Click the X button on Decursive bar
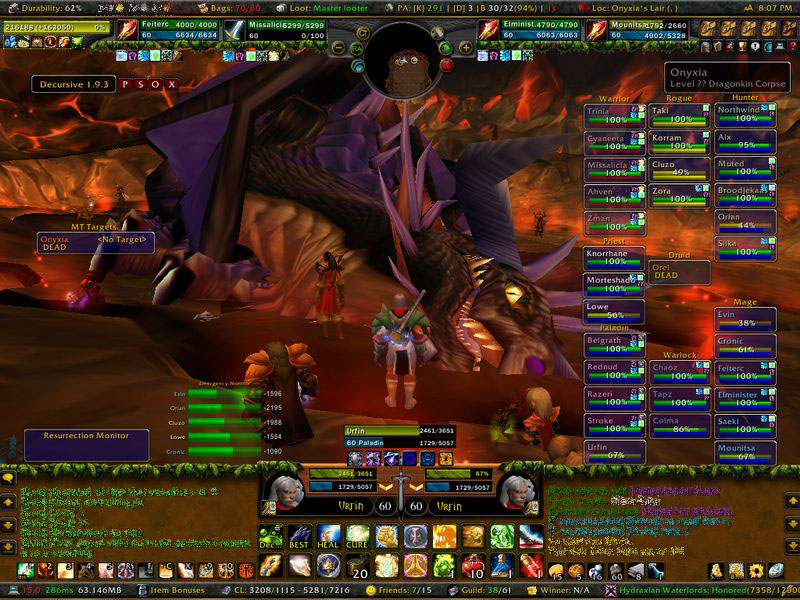The image size is (800, 600). (x=172, y=85)
